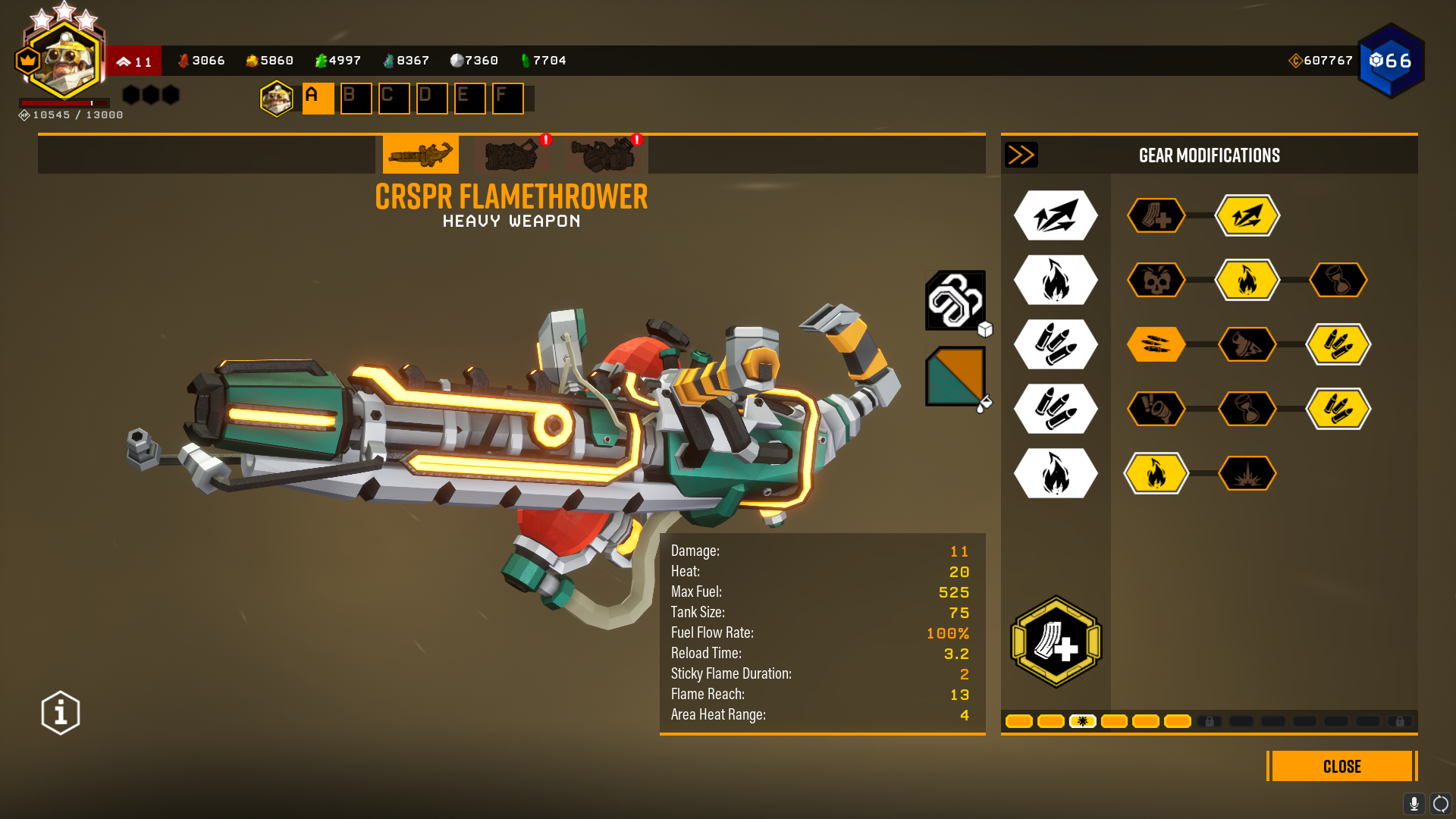
Task: Choose the skull mod in tier two
Action: [x=1156, y=281]
